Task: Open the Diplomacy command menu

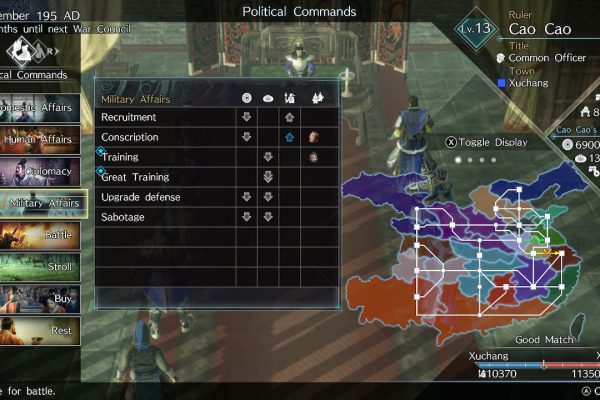Action: 40,171
